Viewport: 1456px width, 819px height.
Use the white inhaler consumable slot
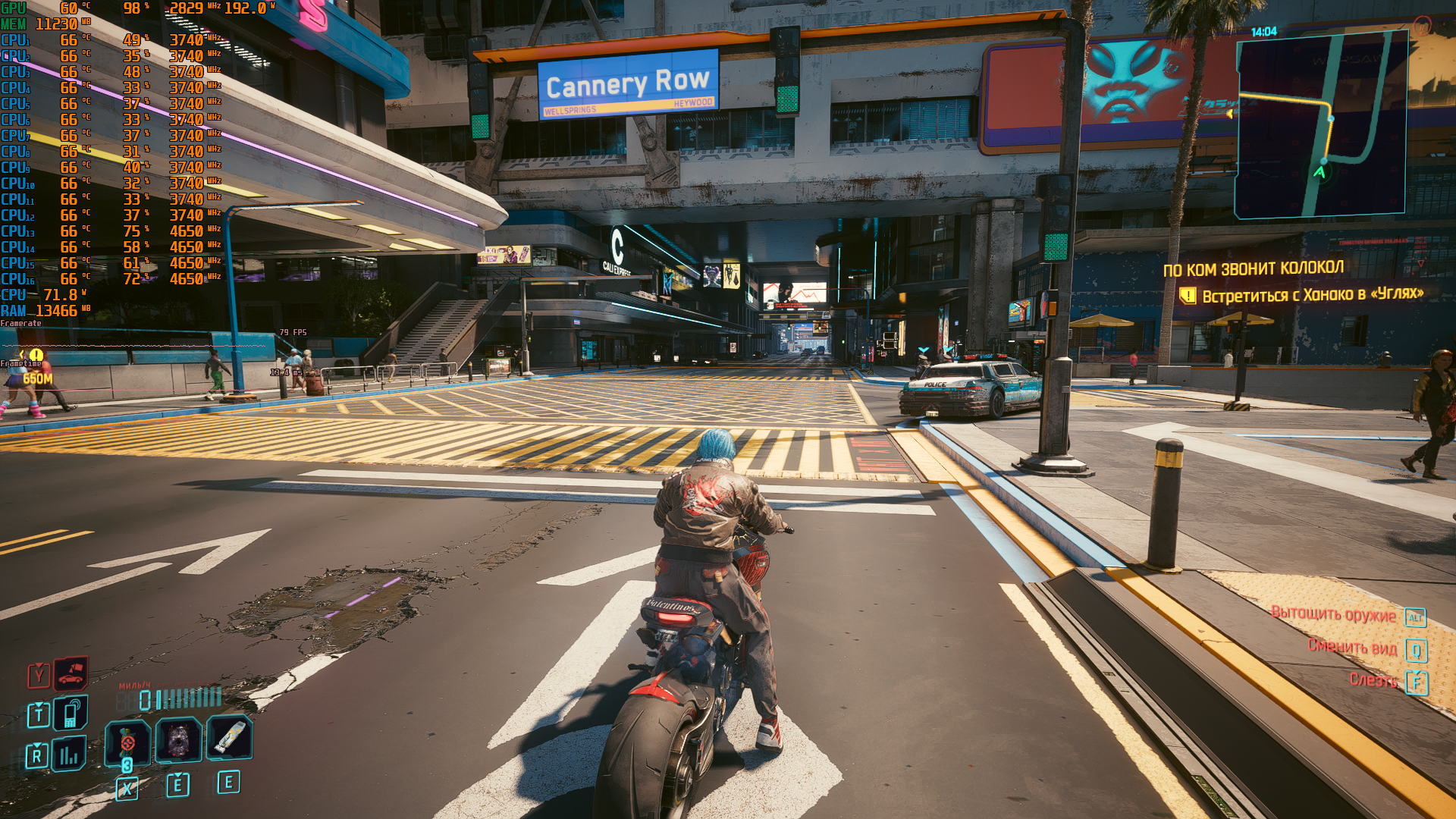(x=229, y=737)
